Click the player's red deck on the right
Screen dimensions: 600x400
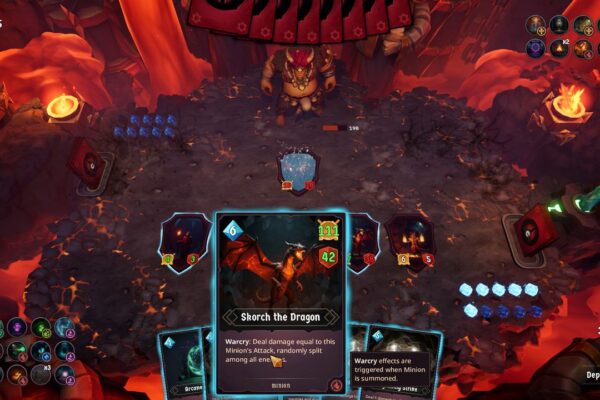(536, 229)
